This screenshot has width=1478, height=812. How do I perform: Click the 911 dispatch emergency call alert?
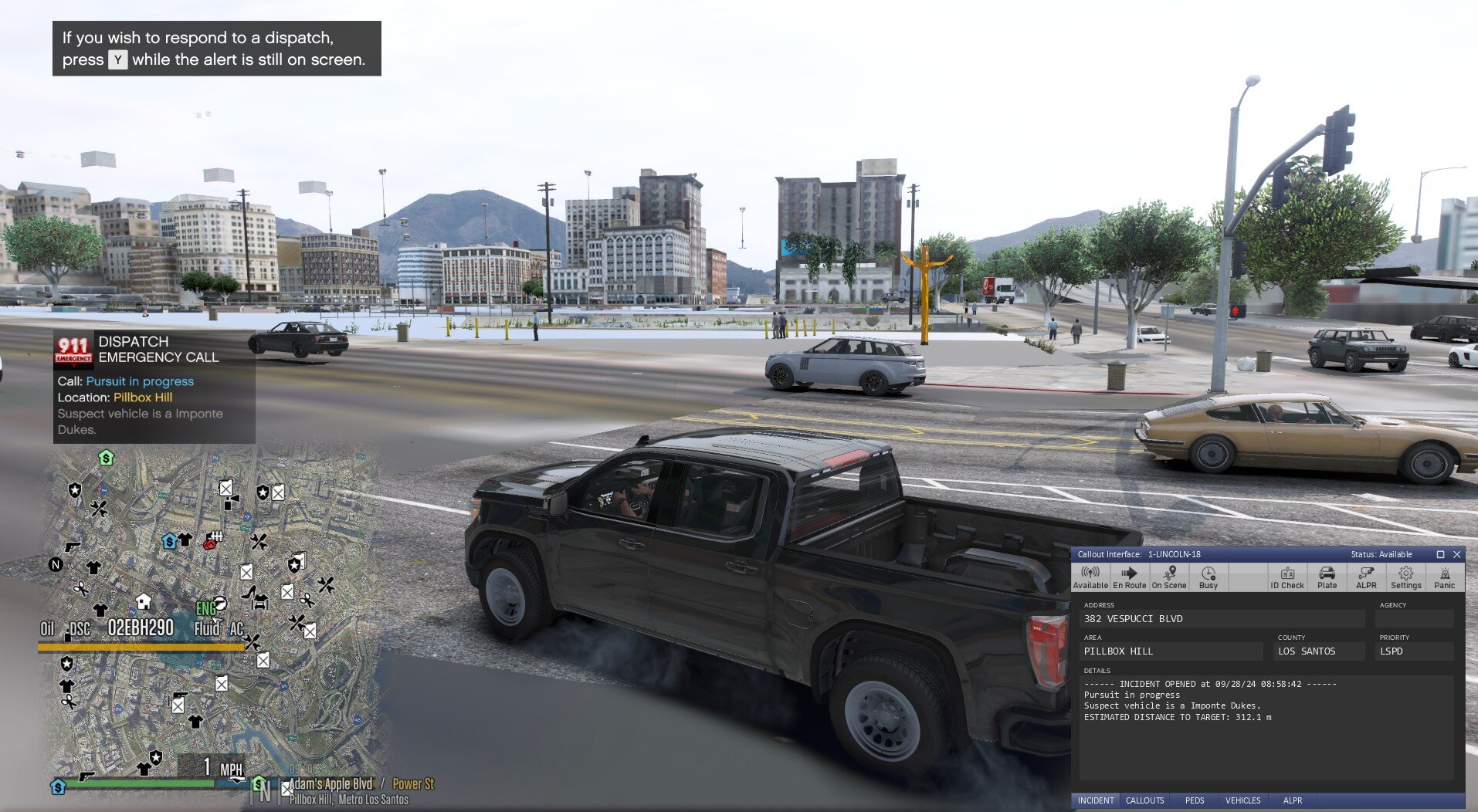coord(154,386)
